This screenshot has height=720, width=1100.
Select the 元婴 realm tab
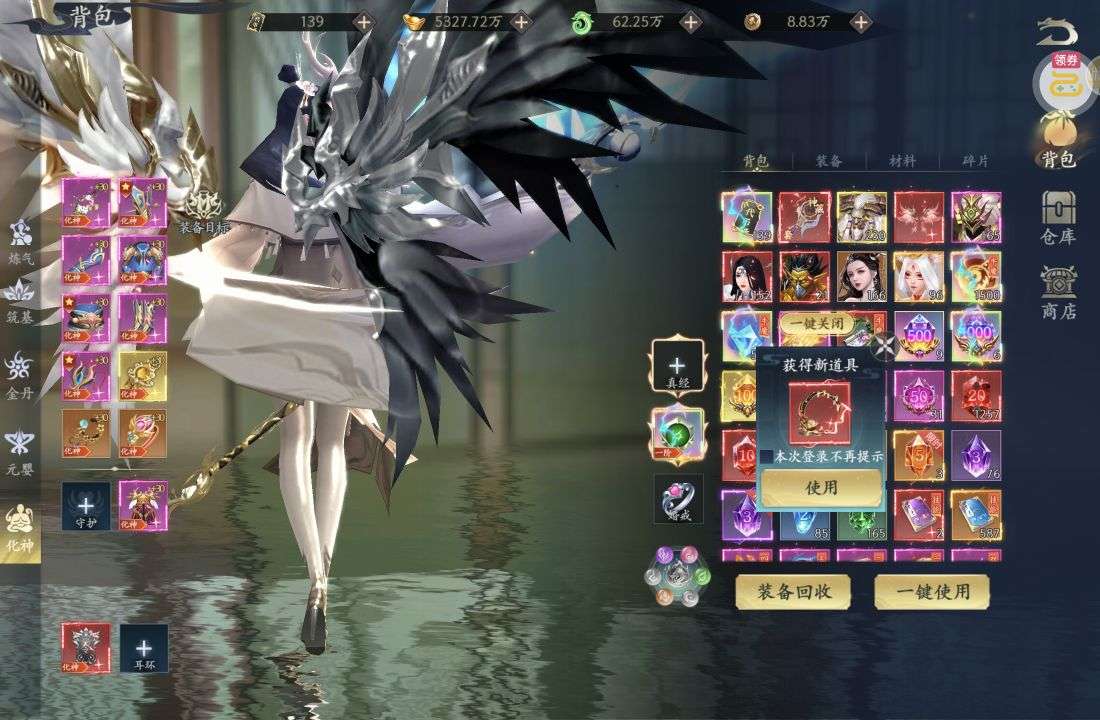20,450
